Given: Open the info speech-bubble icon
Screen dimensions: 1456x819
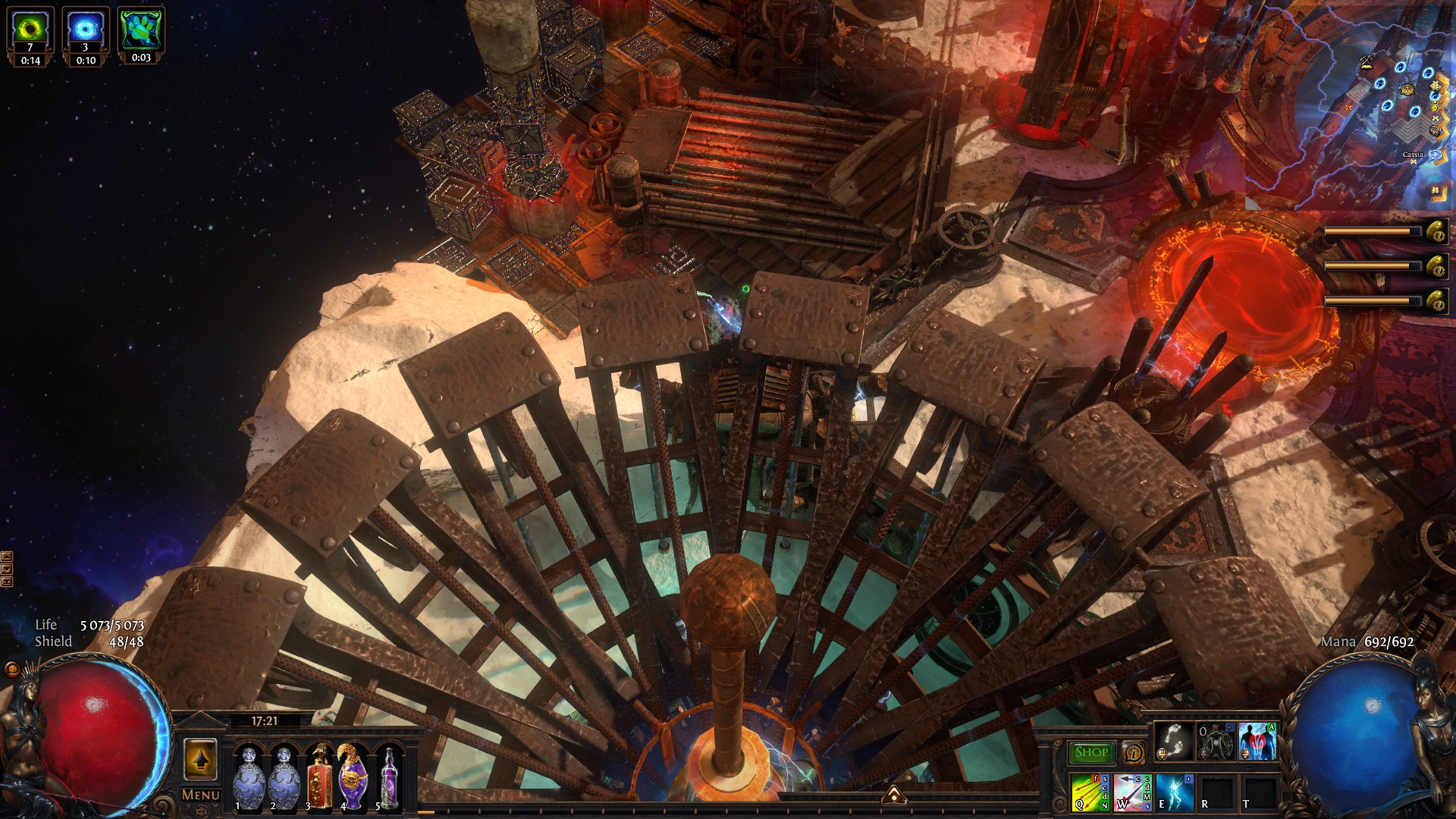Looking at the screenshot, I should pos(1134,753).
